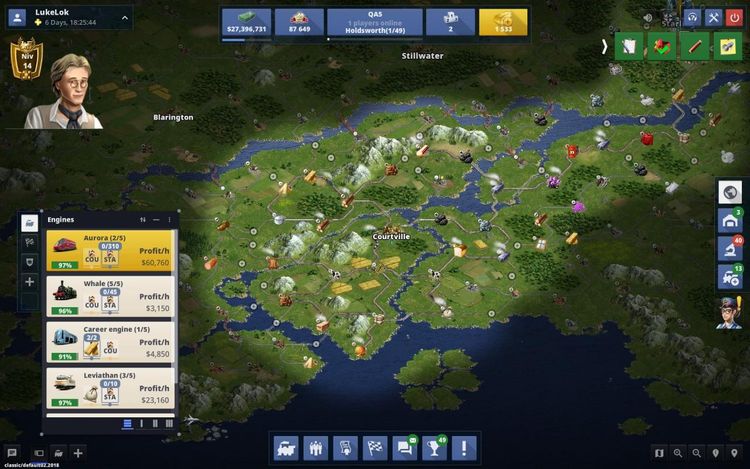Open the chat messages bottom button
750x469 pixels.
[x=404, y=448]
